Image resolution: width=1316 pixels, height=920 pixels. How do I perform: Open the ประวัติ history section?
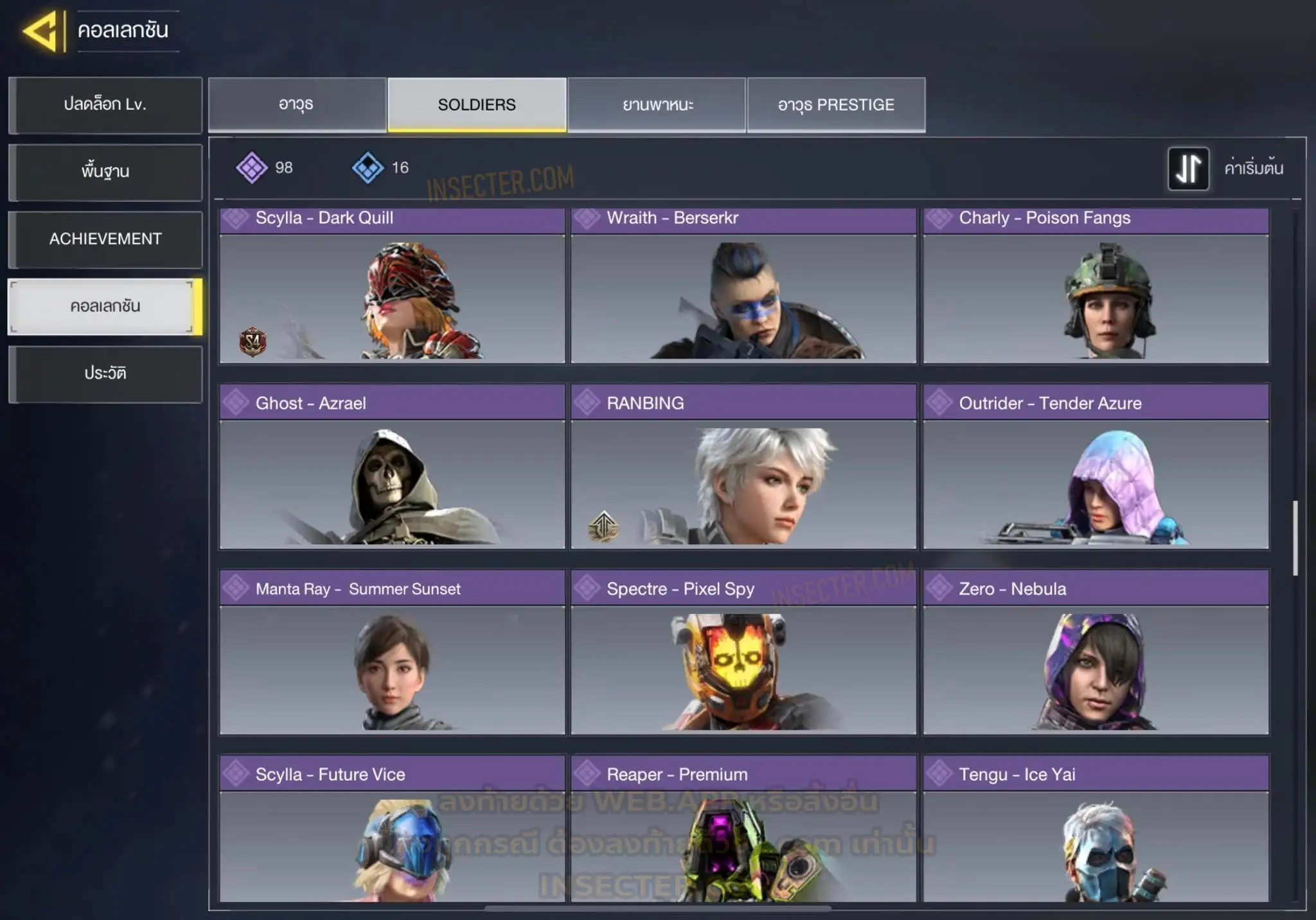pos(105,374)
